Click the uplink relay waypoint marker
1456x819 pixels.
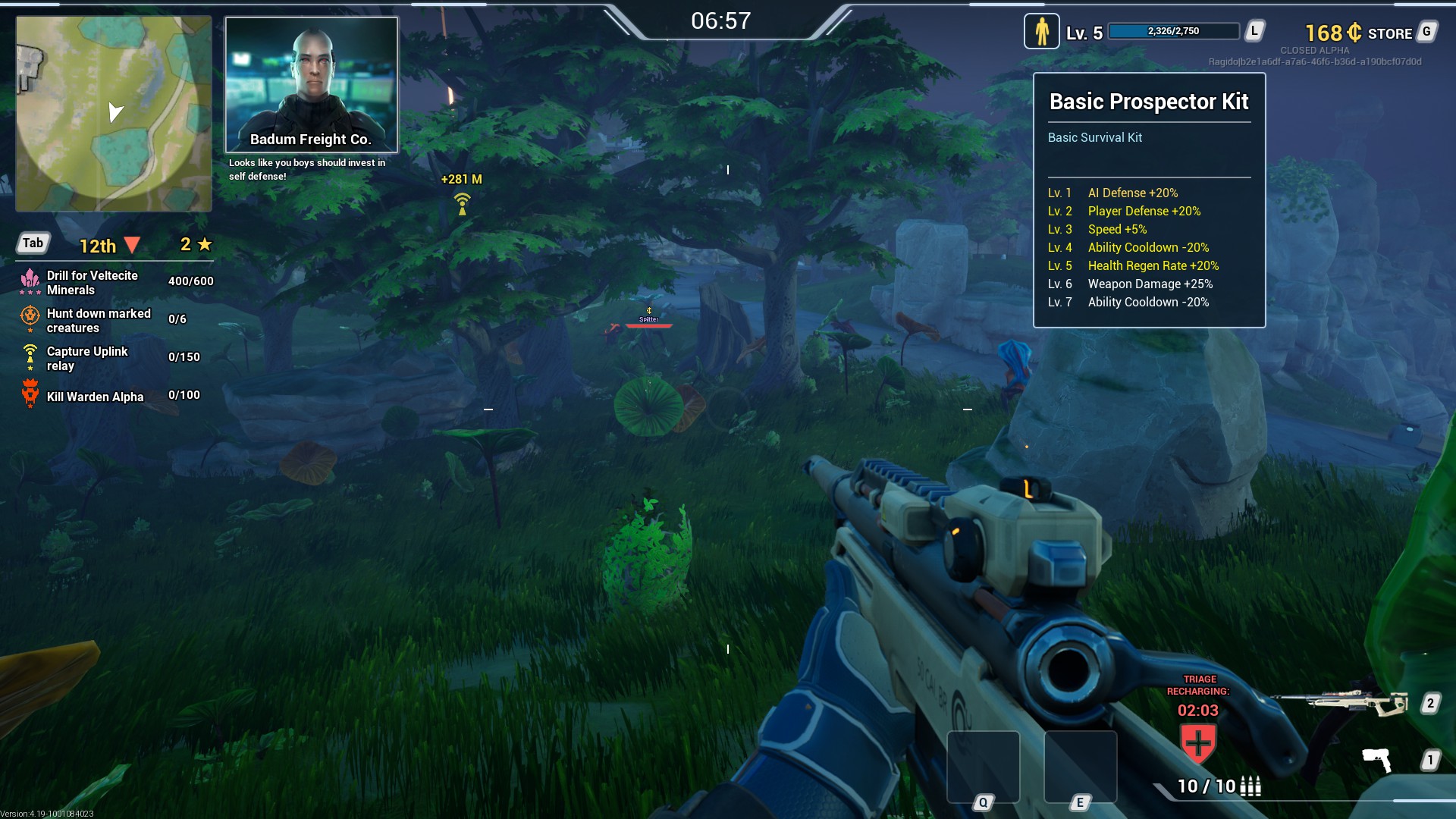pos(462,203)
